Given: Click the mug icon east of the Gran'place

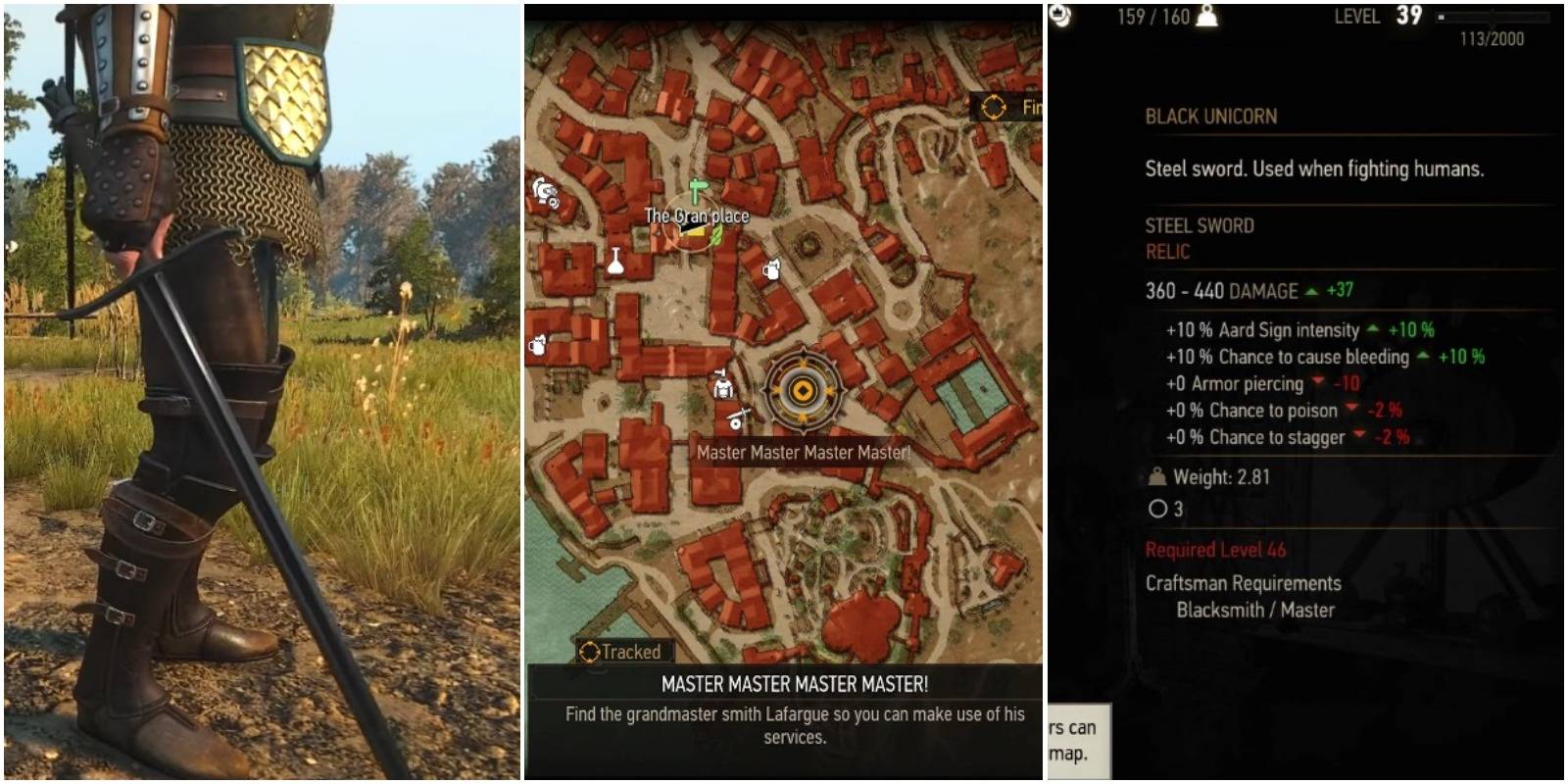Looking at the screenshot, I should coord(770,269).
